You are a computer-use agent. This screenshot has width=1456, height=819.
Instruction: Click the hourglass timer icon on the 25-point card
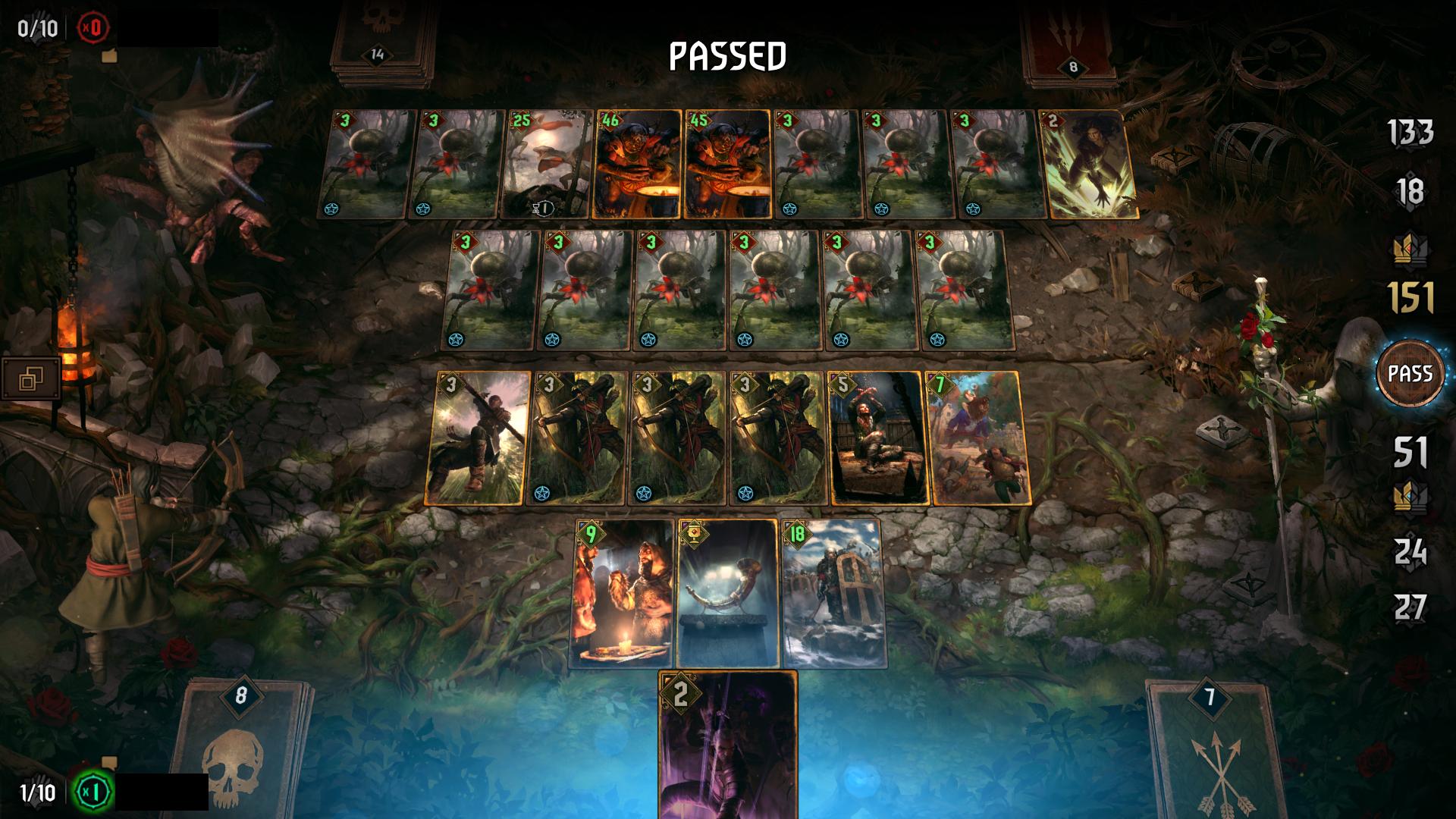[x=544, y=209]
